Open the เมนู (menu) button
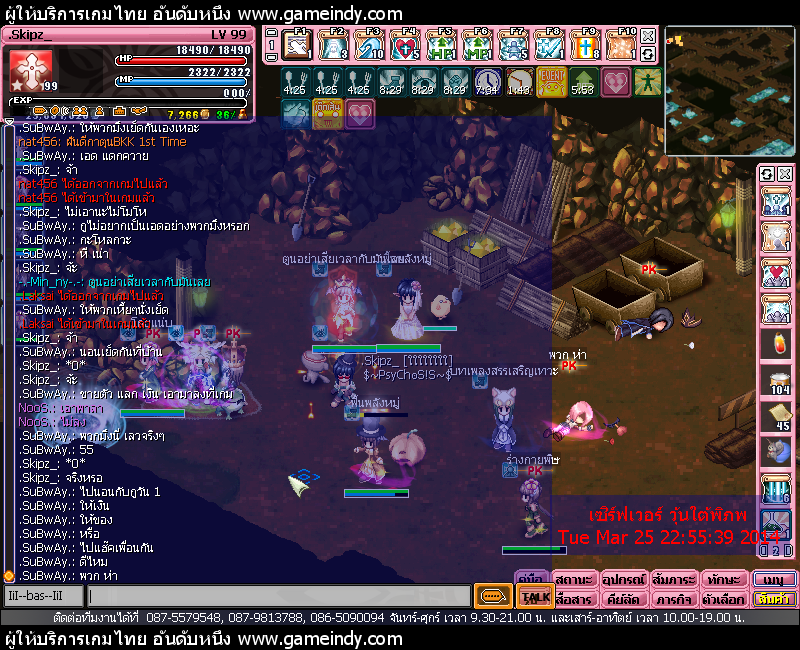800x650 pixels. point(774,579)
